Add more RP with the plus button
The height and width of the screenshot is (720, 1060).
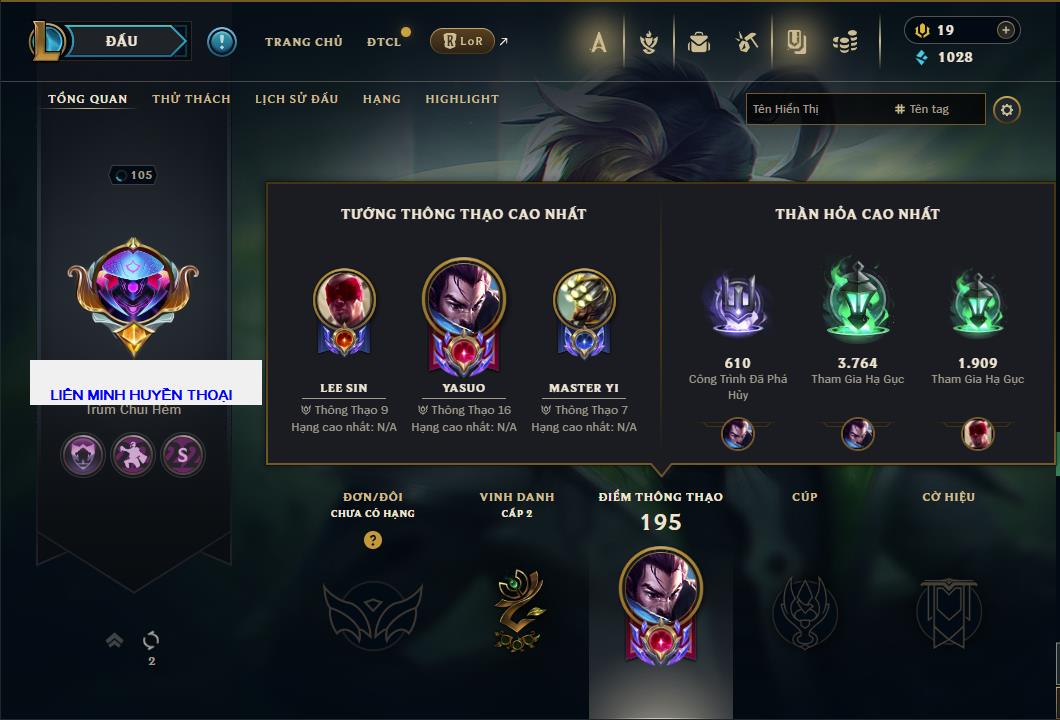[1005, 30]
